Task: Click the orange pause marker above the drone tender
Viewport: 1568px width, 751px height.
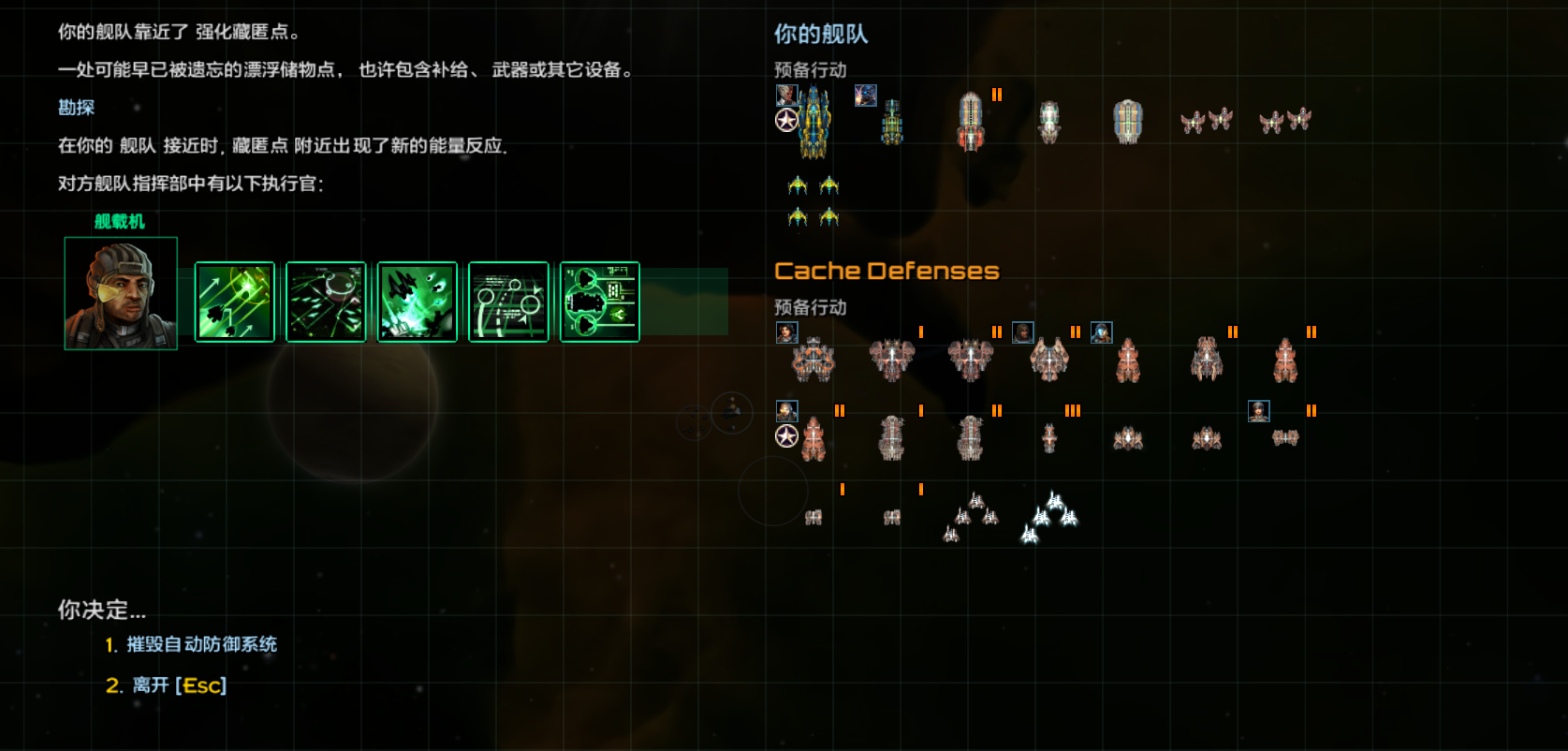Action: click(997, 95)
